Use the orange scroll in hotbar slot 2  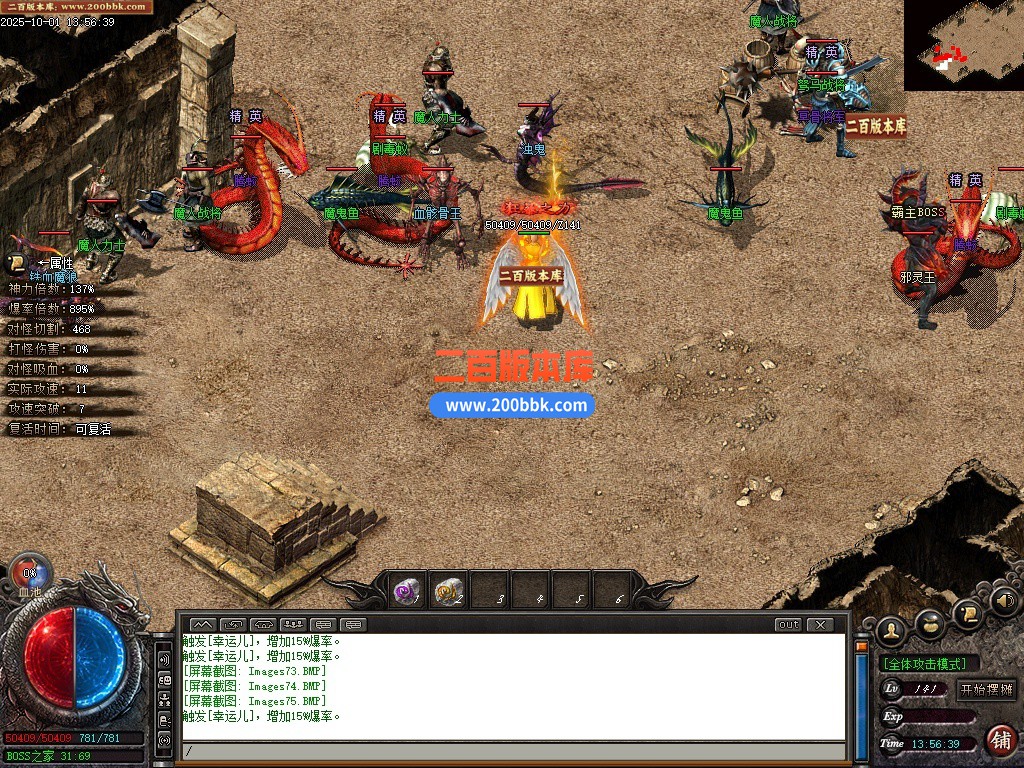point(449,592)
